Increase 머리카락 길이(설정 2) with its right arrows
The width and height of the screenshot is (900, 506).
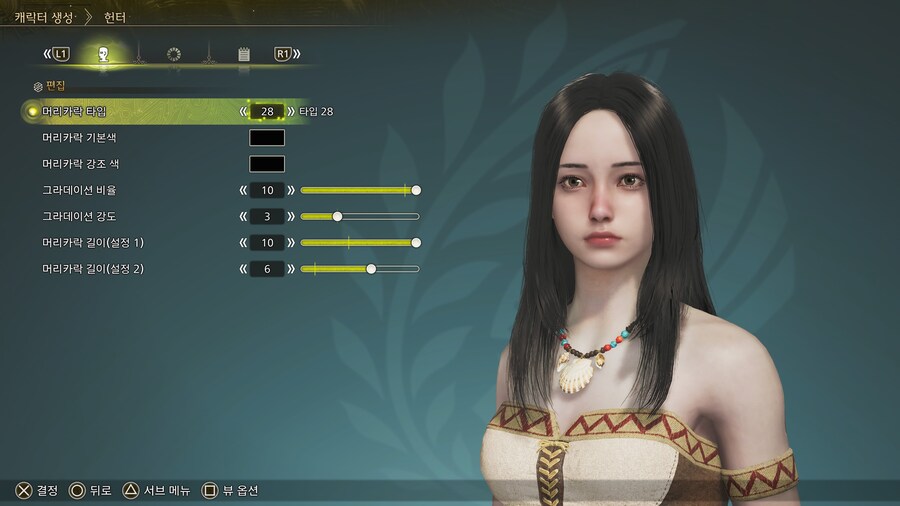click(291, 269)
